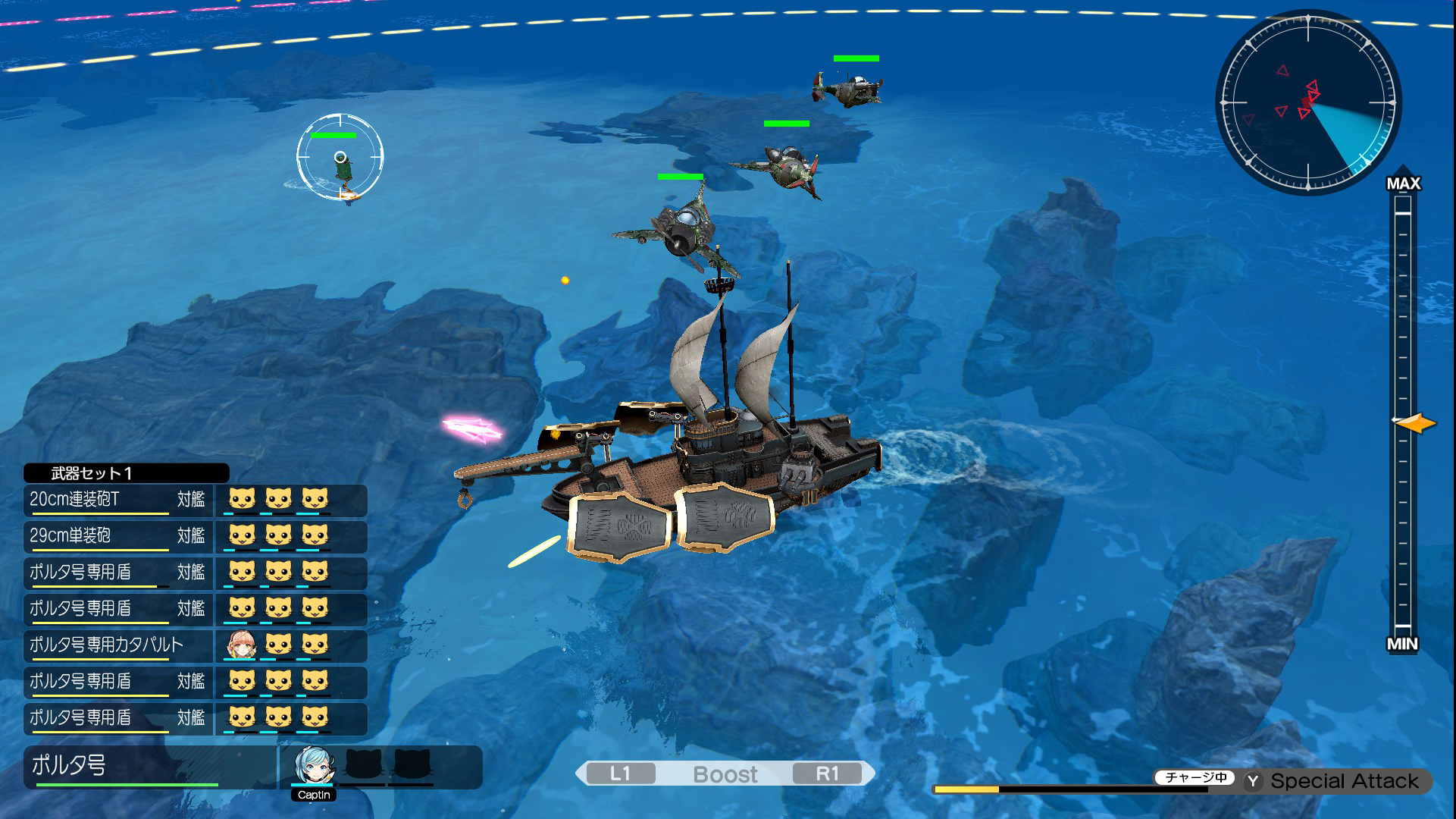Choose the 29cm単装砲 weapon entry
This screenshot has width=1456, height=819.
pyautogui.click(x=117, y=536)
